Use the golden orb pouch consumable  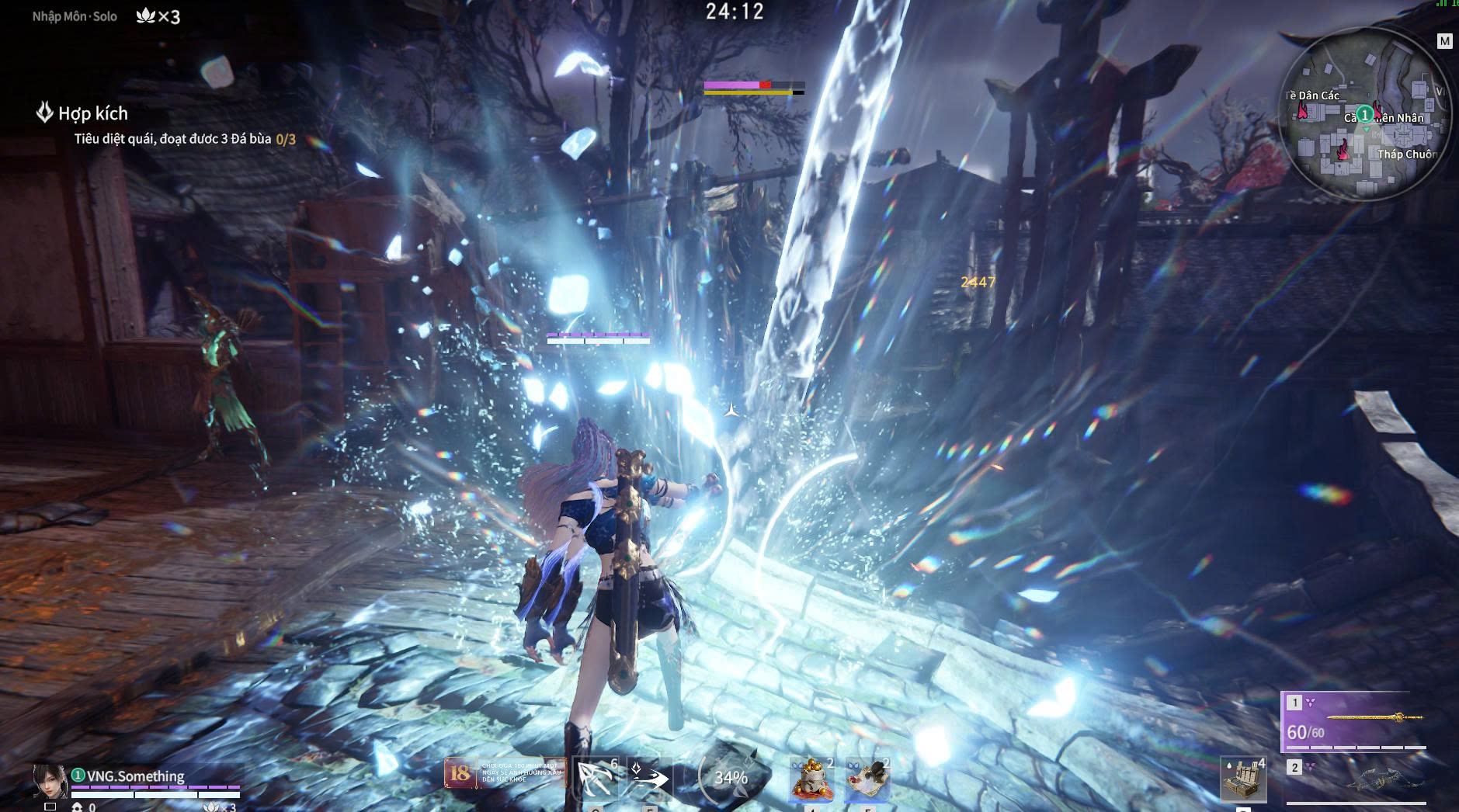point(811,779)
